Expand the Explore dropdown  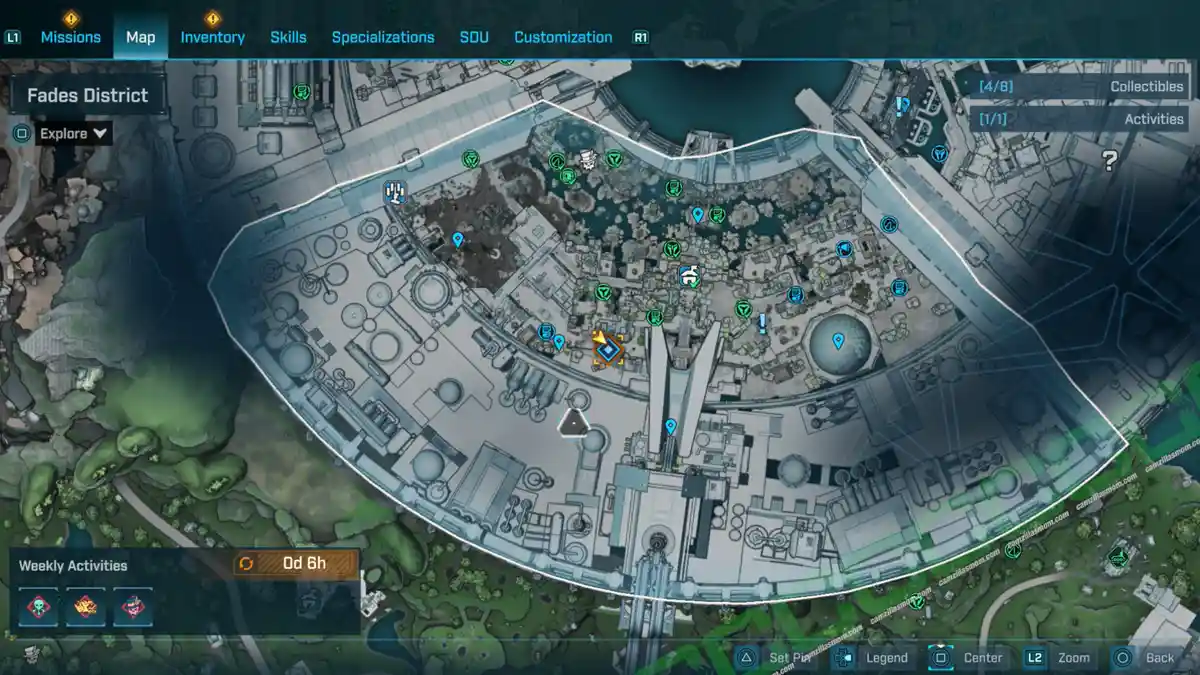coord(75,133)
